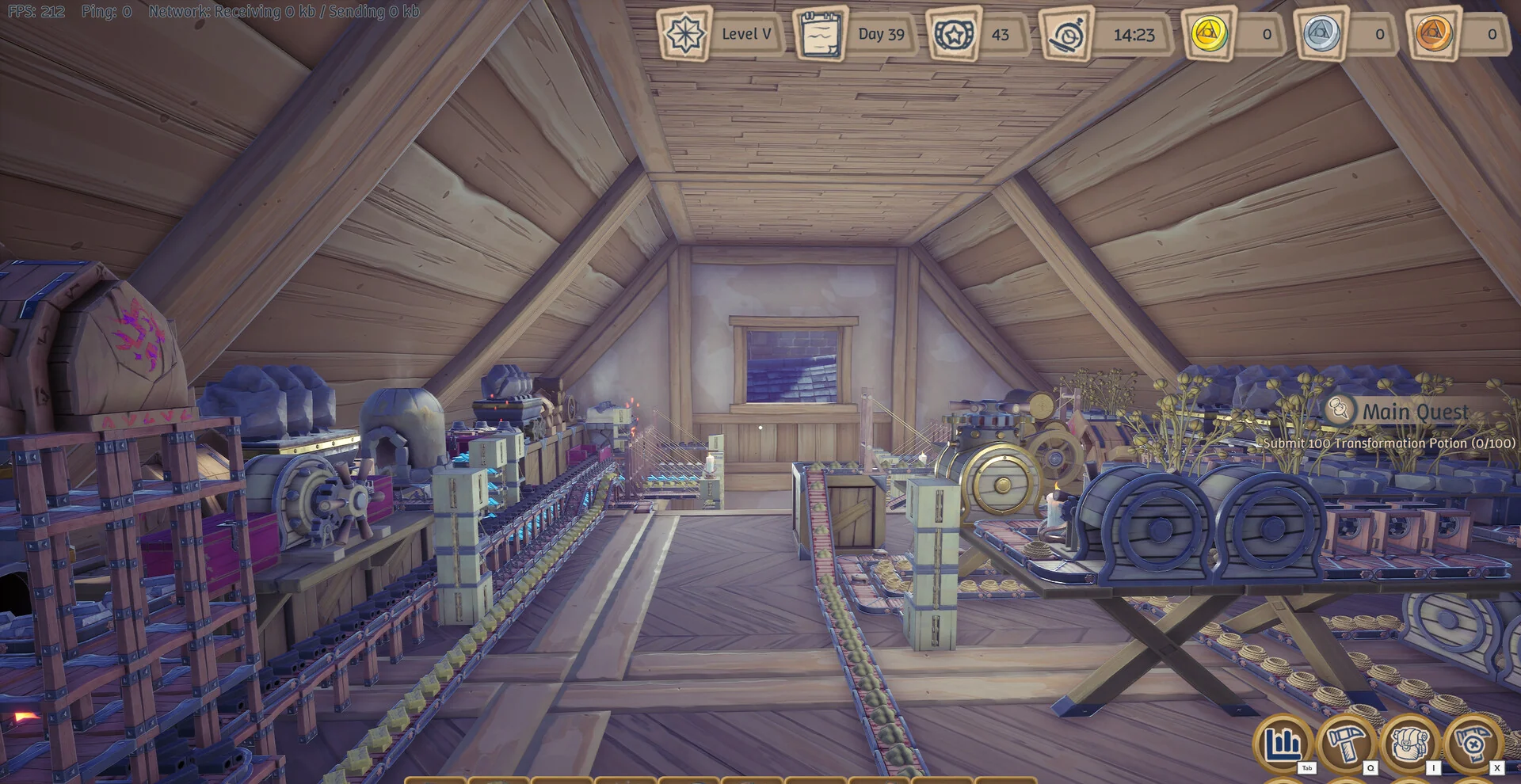Select the copper coin currency icon
This screenshot has height=784, width=1521.
click(x=1434, y=34)
